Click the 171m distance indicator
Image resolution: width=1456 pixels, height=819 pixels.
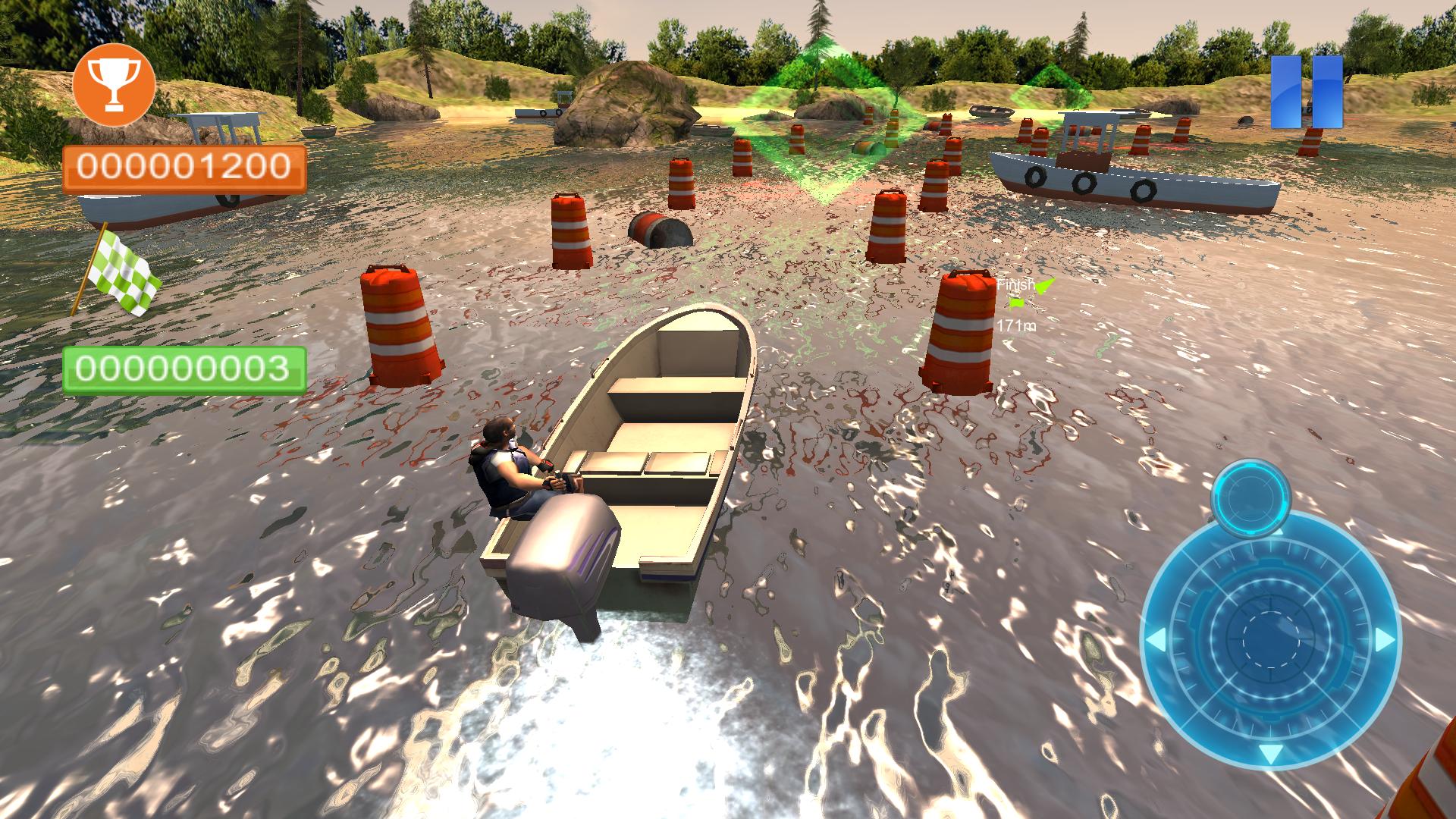(1014, 326)
